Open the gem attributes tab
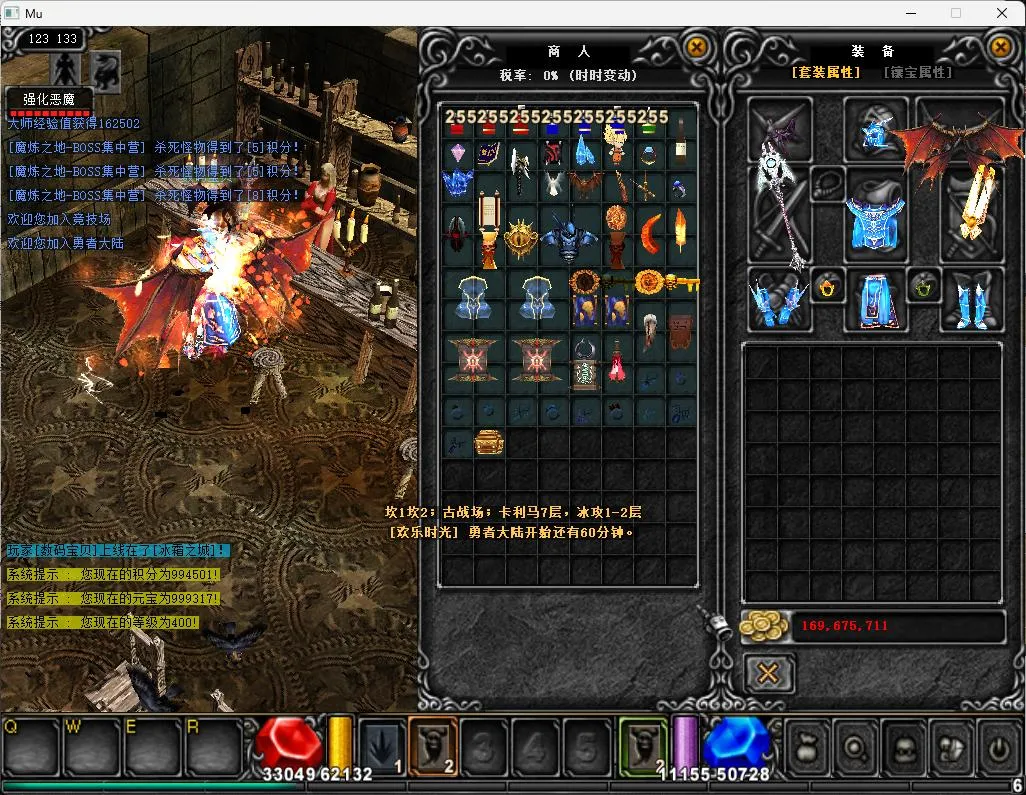1026x795 pixels. (x=917, y=73)
